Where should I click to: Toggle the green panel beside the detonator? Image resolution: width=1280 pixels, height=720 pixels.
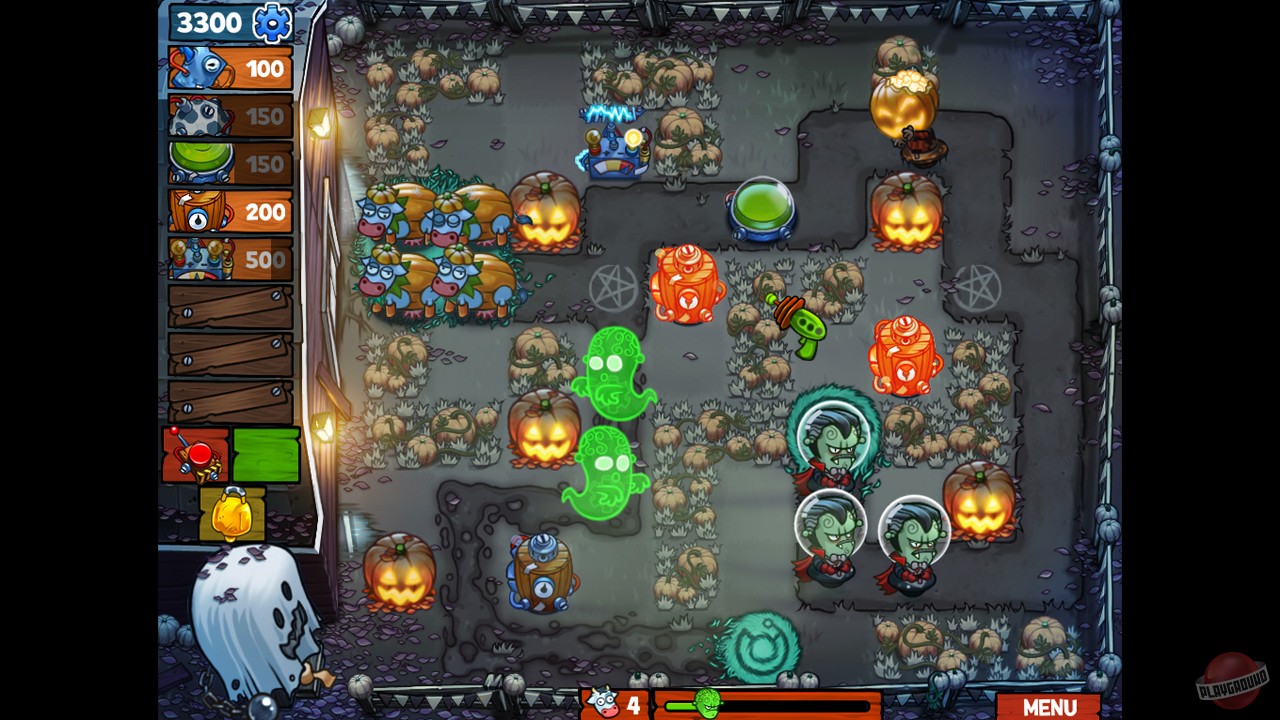pyautogui.click(x=266, y=455)
